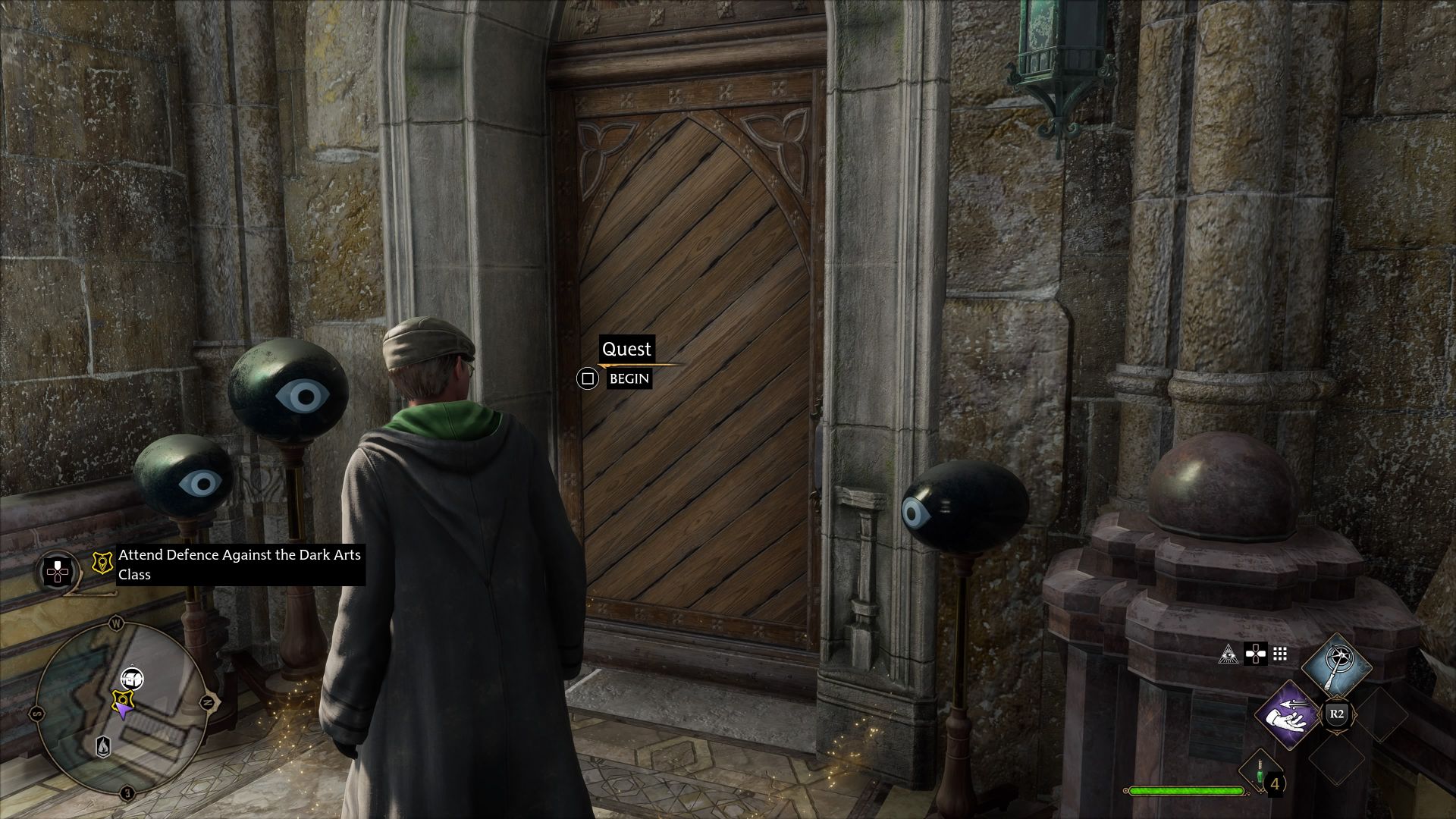1456x819 pixels.
Task: Click the square button prompt beside BEGIN
Action: tap(588, 378)
